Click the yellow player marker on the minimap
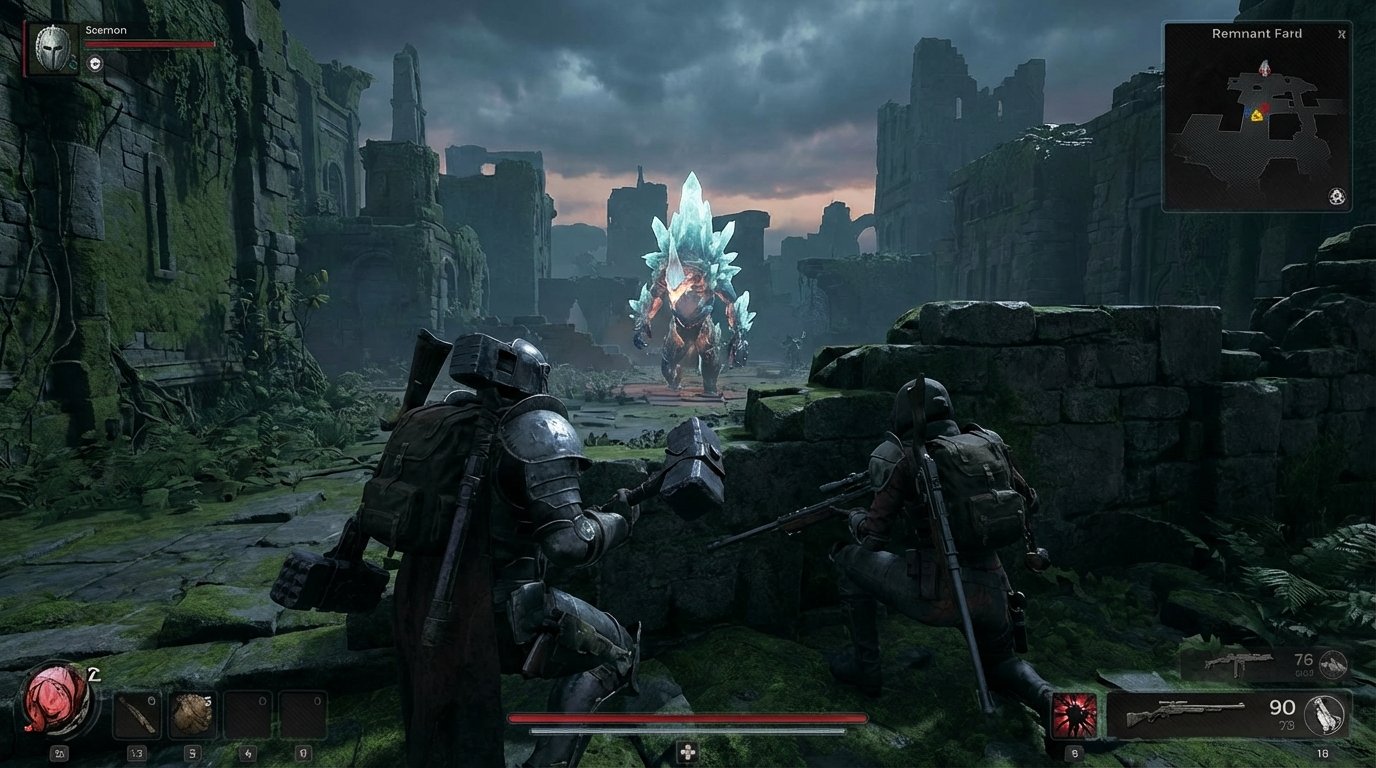Screen dimensions: 1376x768 [x=1258, y=117]
